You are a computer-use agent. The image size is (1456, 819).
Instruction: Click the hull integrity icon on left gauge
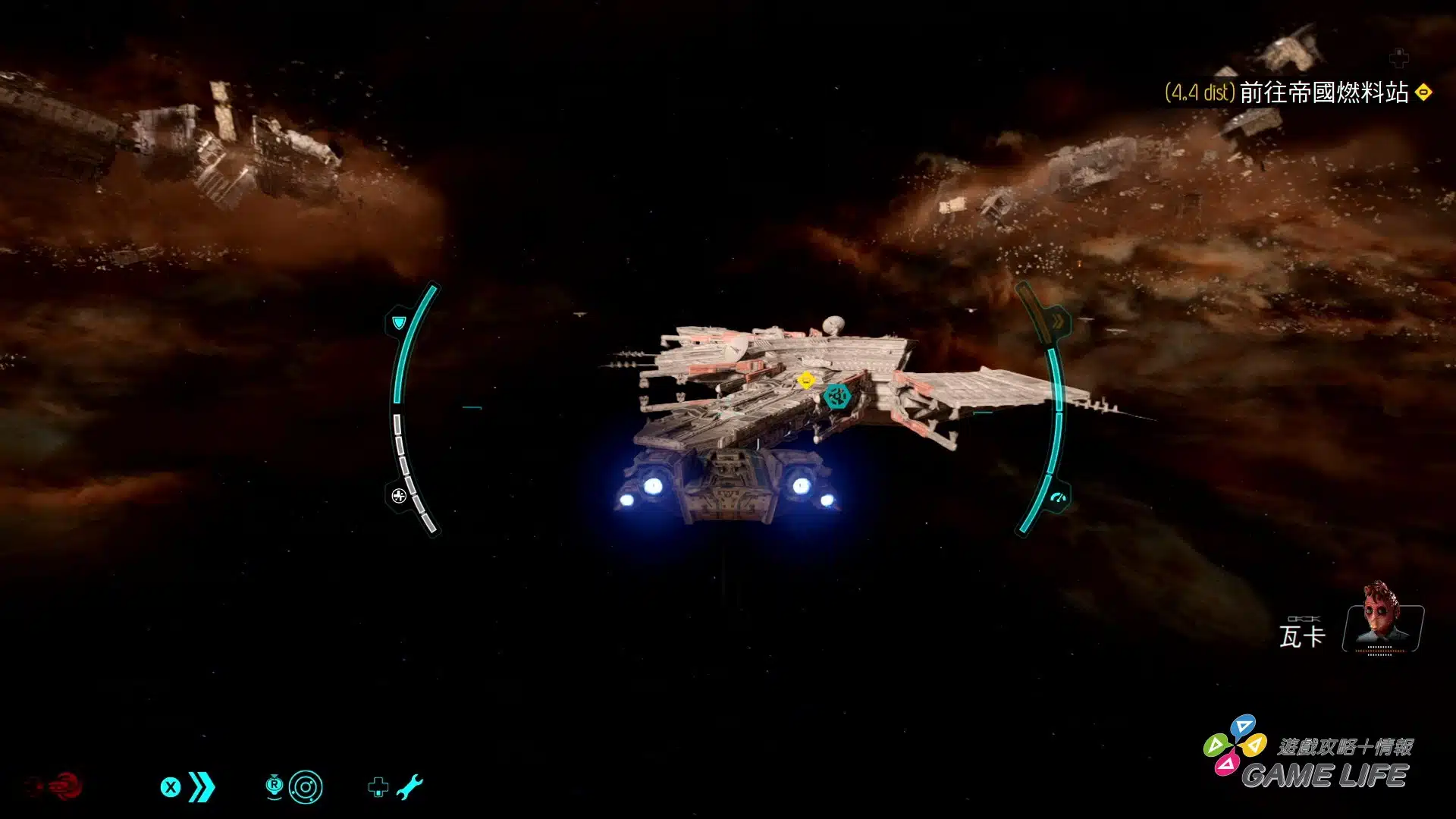click(x=399, y=496)
